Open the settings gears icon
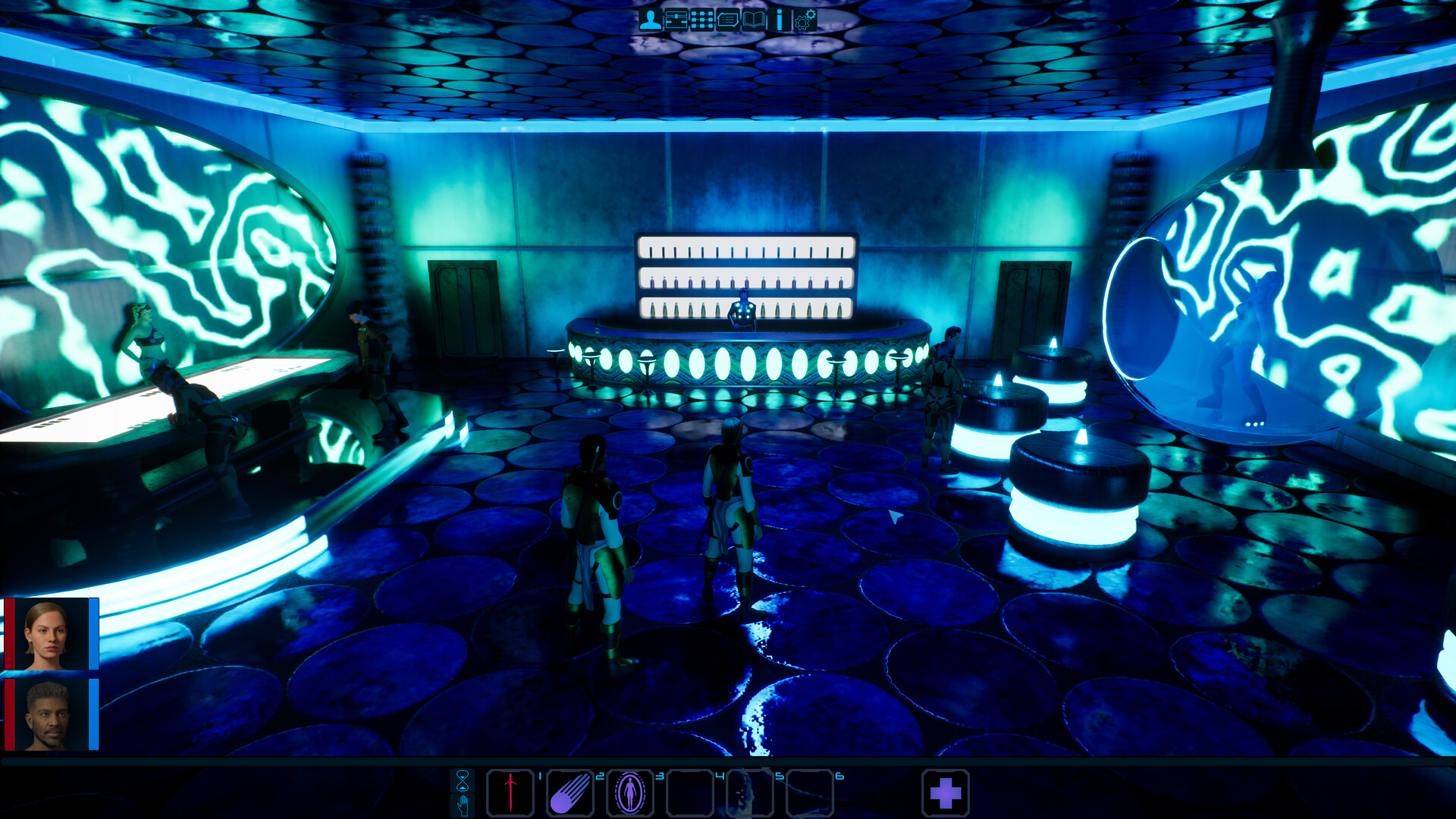1456x819 pixels. pos(804,19)
